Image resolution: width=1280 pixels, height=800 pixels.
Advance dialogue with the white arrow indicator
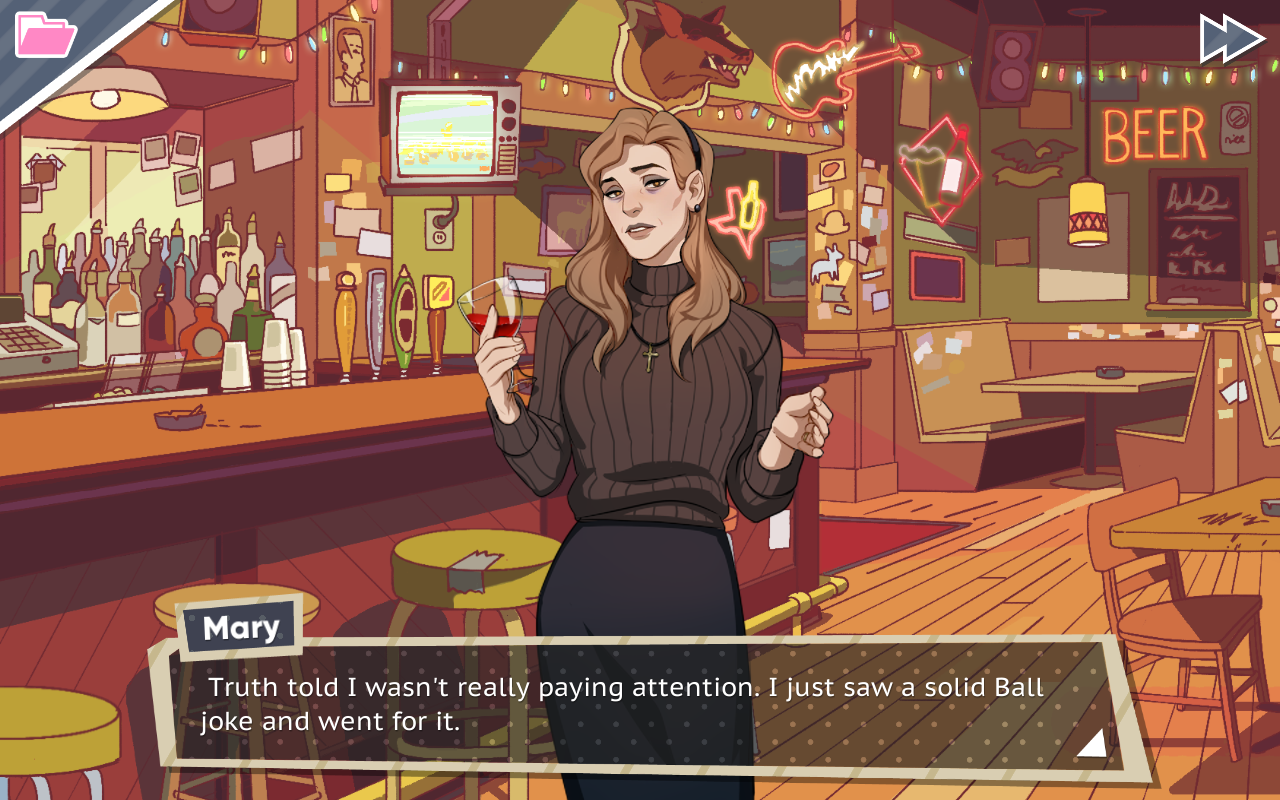click(1091, 743)
